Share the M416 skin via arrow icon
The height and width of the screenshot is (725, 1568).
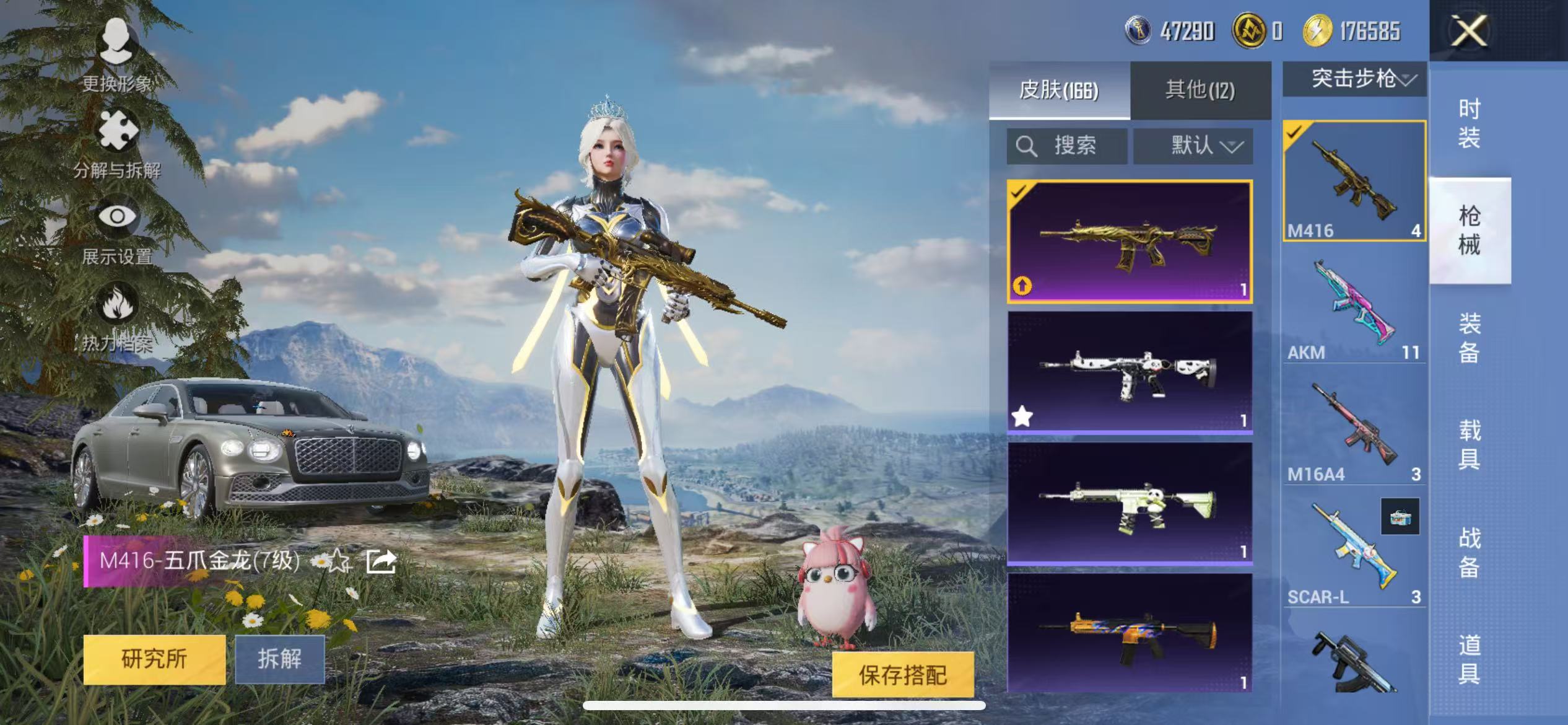(381, 561)
